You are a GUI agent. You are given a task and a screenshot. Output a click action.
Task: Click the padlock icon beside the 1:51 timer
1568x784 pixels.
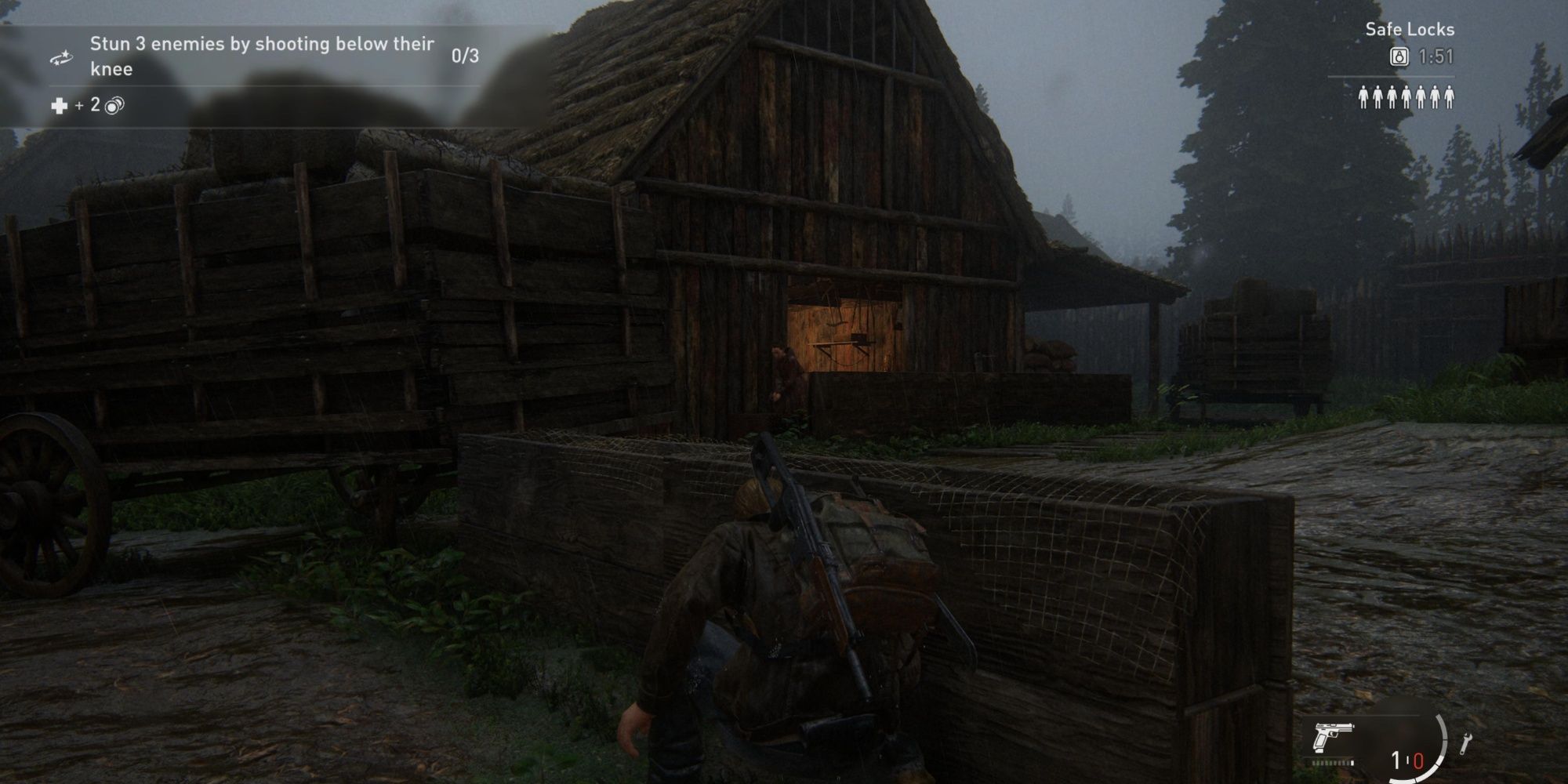tap(1399, 56)
